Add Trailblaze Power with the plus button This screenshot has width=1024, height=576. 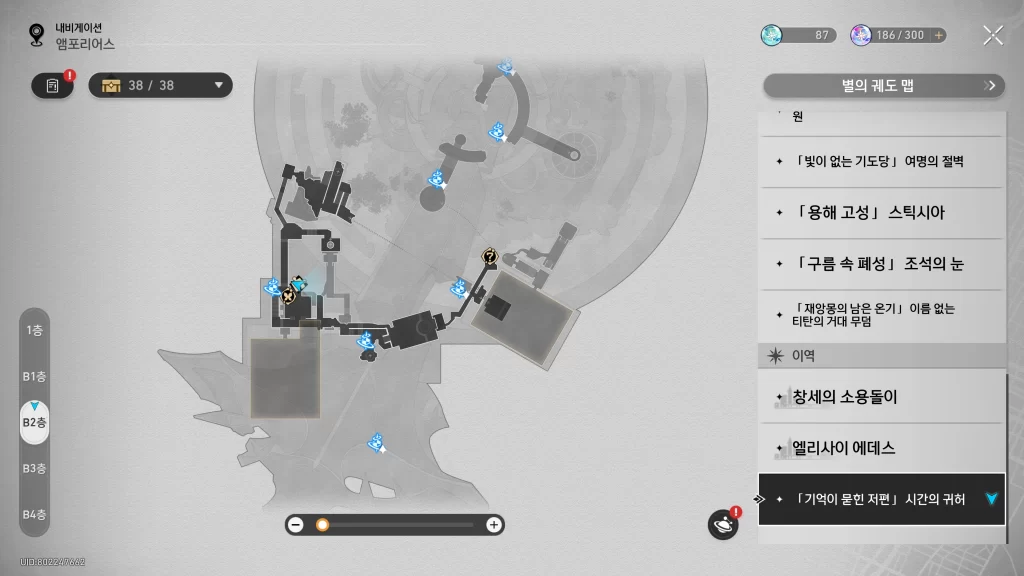tap(938, 35)
